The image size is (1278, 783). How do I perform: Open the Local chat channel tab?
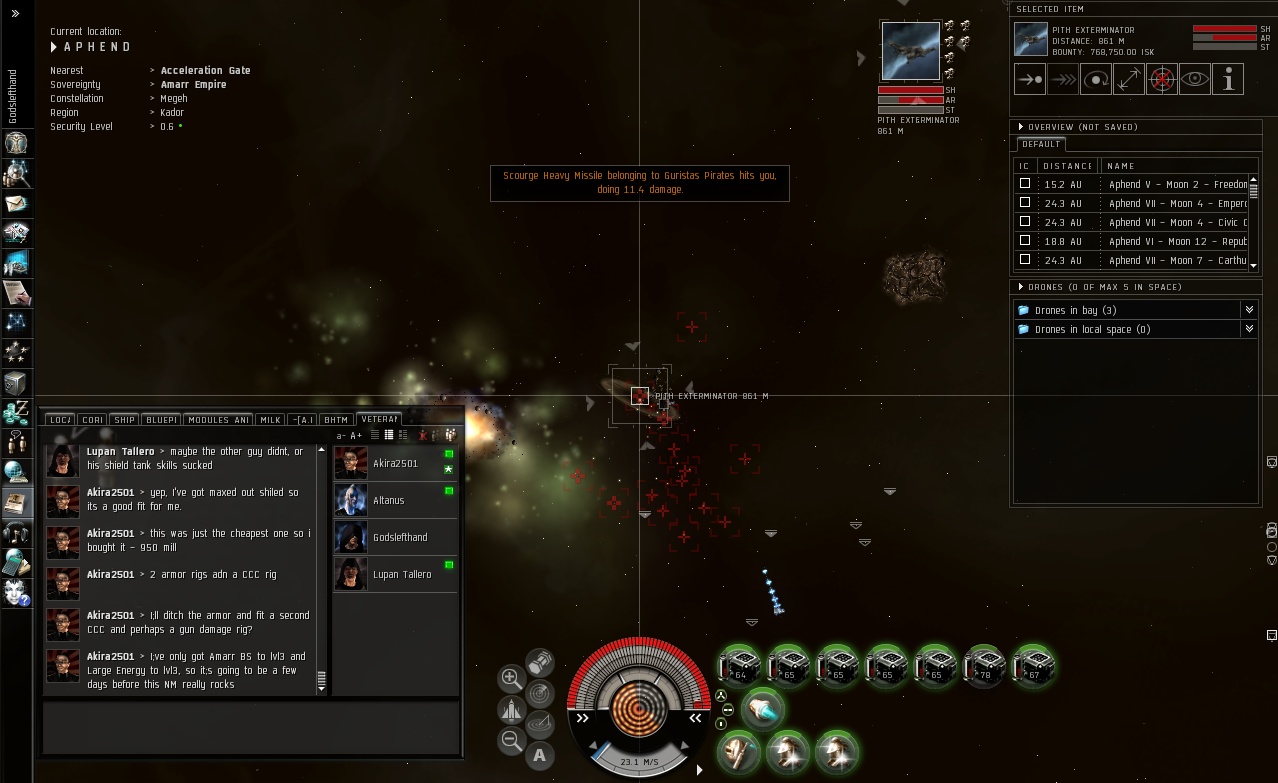pyautogui.click(x=60, y=420)
